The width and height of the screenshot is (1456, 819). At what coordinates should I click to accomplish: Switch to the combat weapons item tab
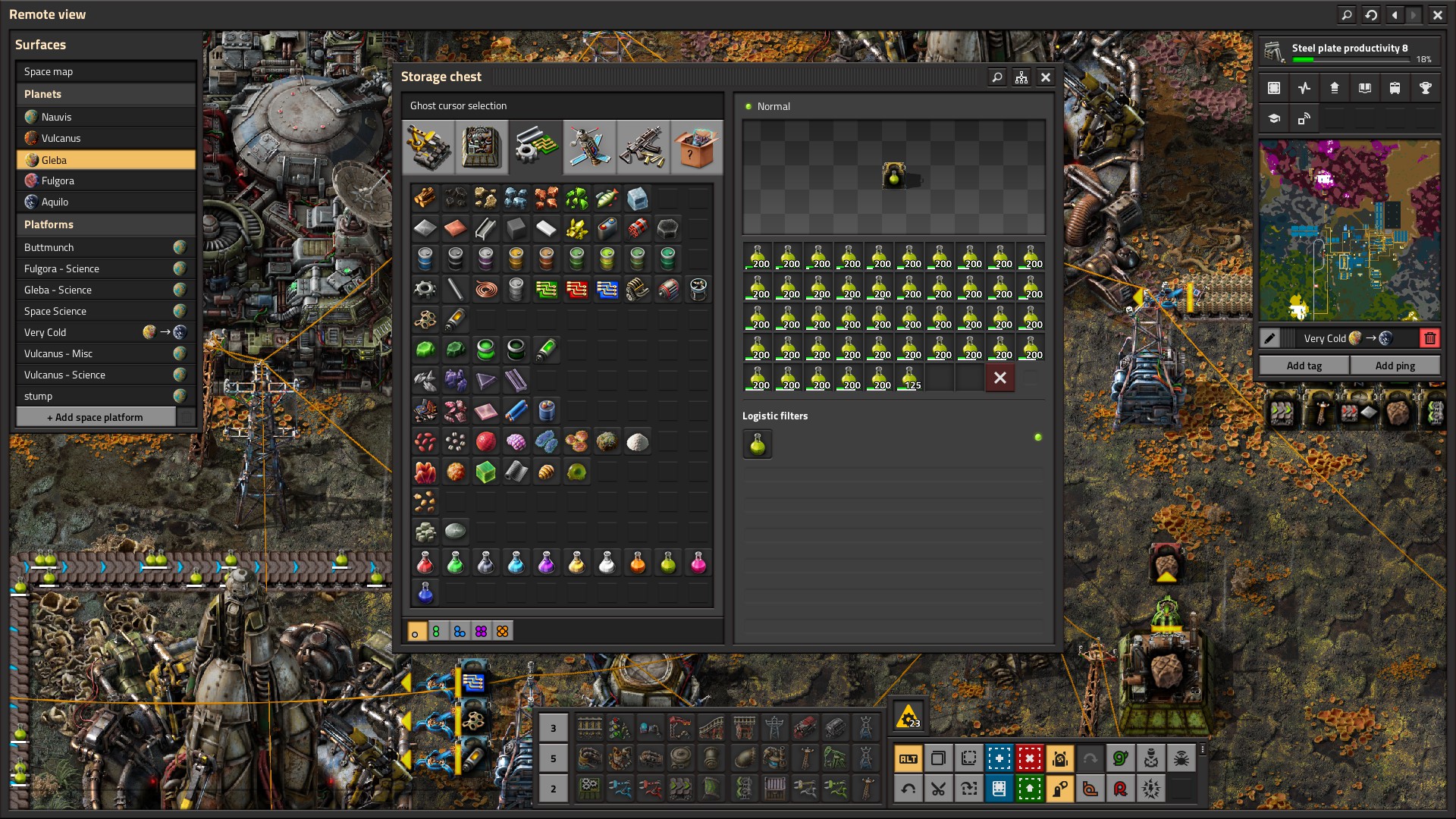click(642, 146)
